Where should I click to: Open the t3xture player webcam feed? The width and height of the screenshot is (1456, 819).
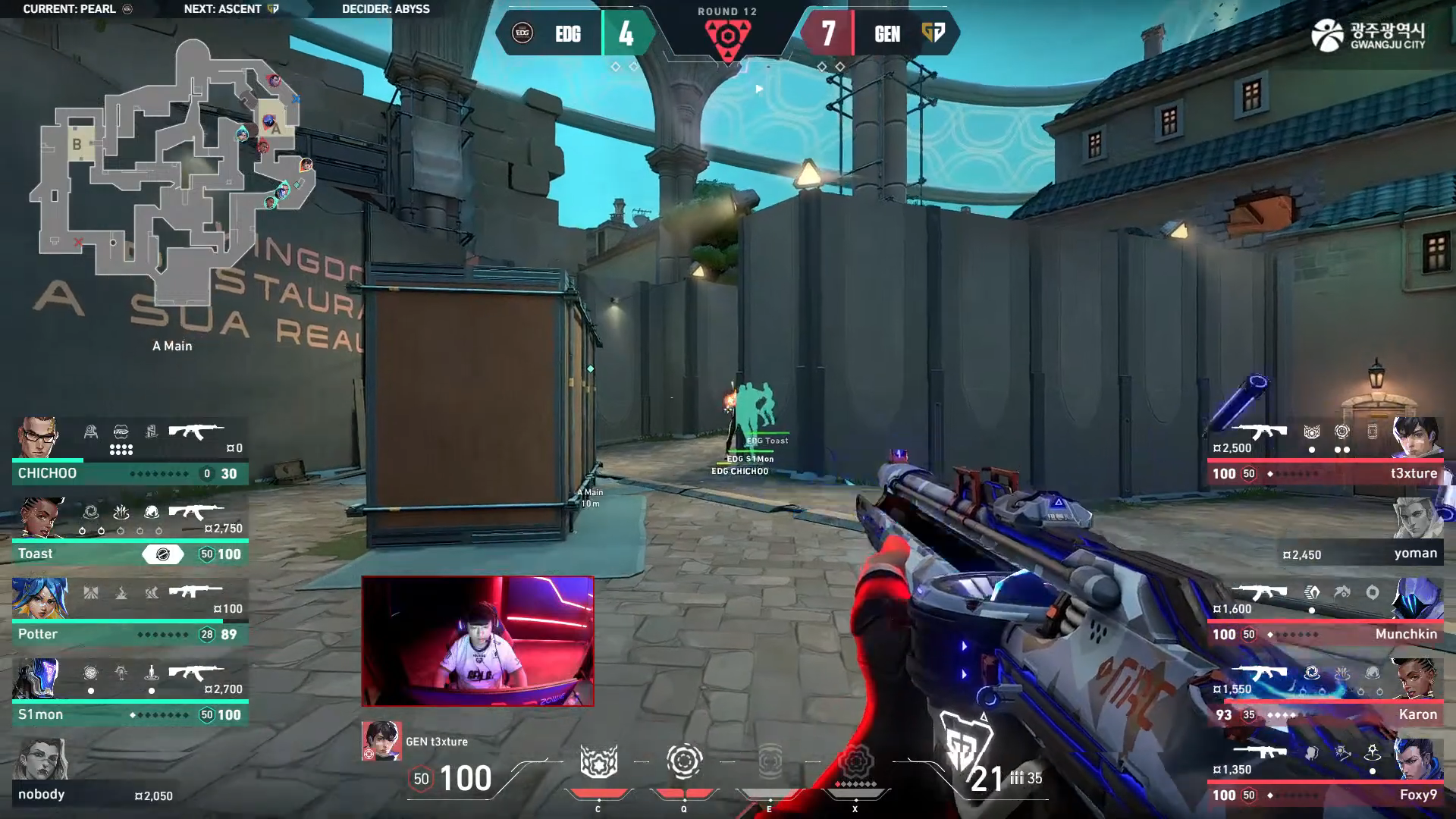(x=478, y=642)
